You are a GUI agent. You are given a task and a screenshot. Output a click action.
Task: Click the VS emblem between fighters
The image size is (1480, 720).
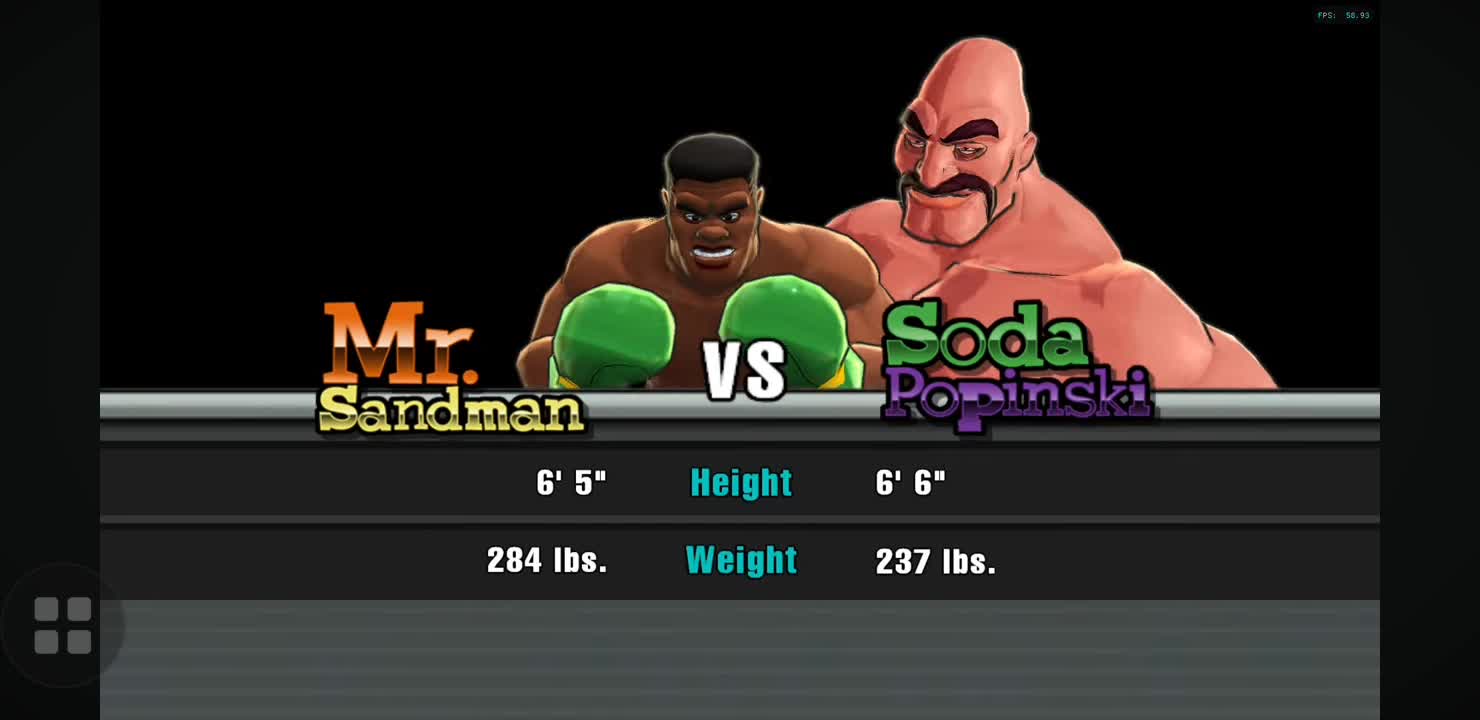(744, 370)
